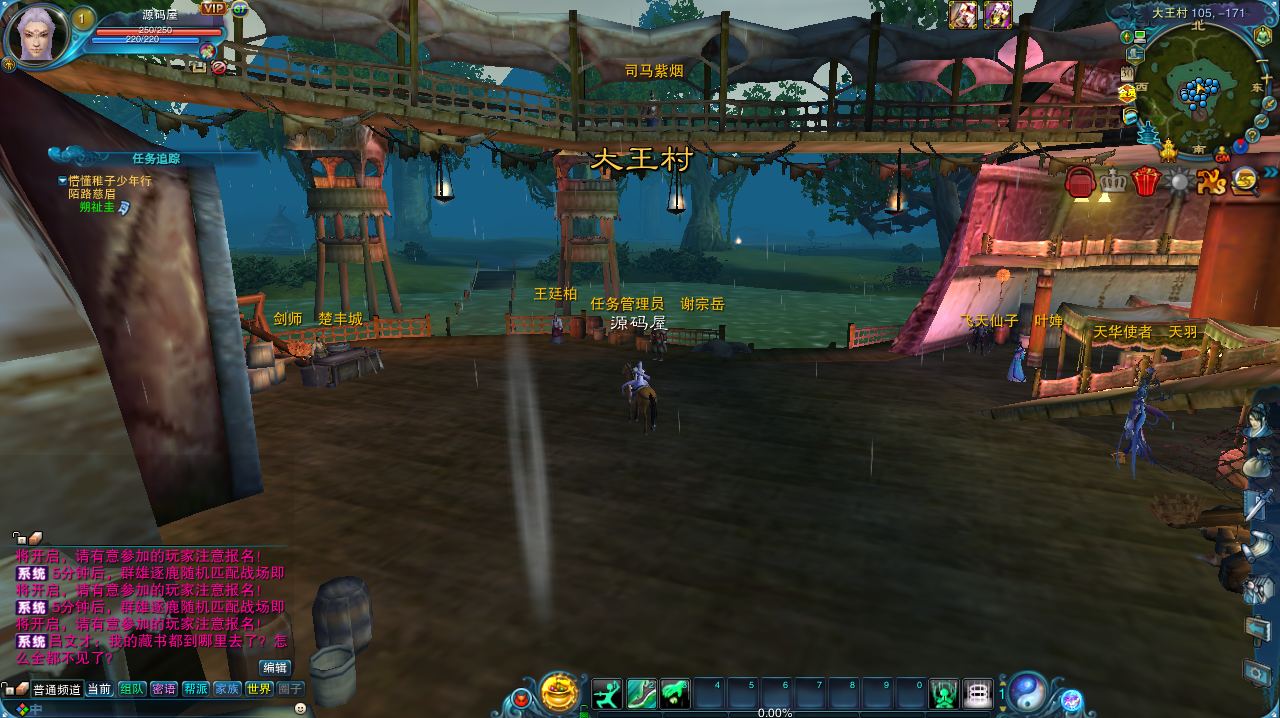Open the silver crown icon
This screenshot has height=718, width=1280.
coord(1112,181)
